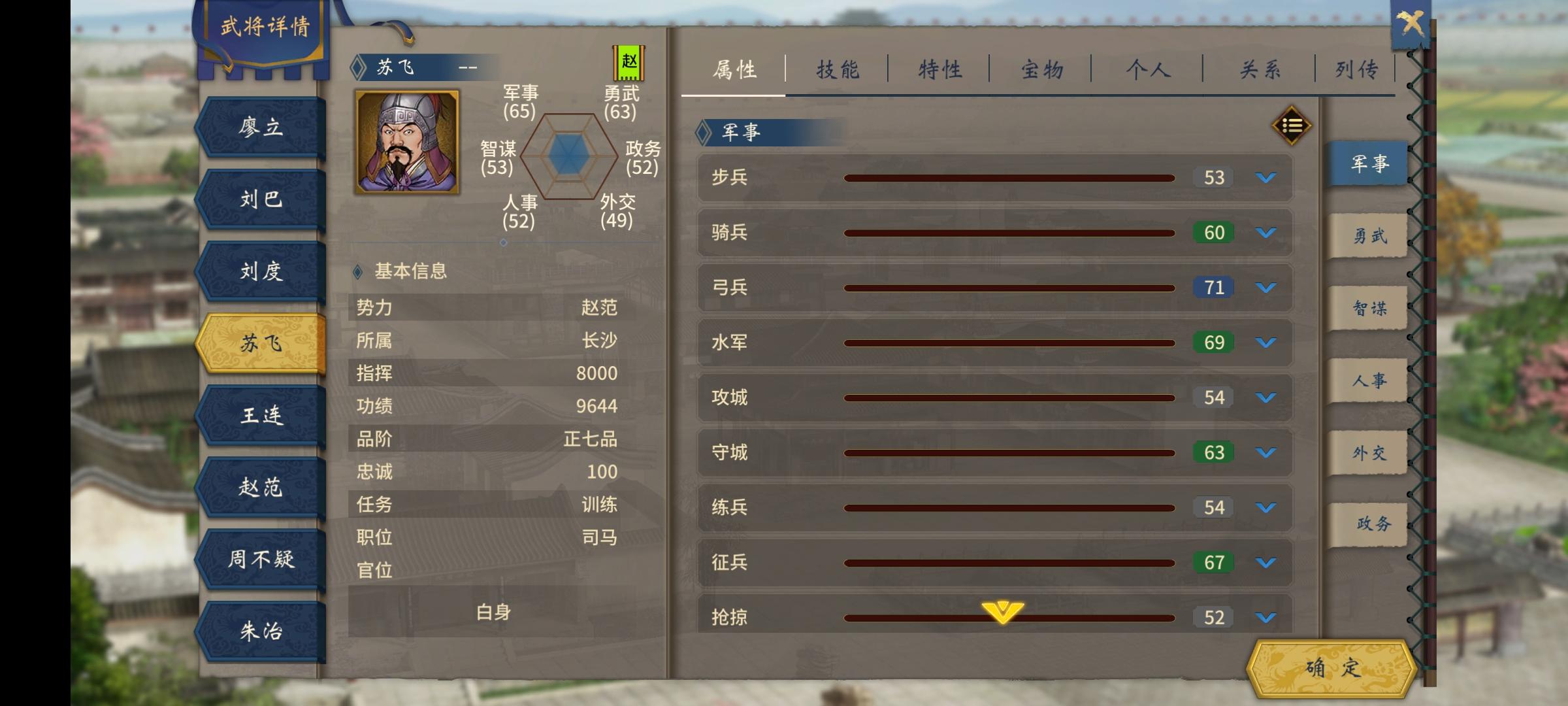Switch to general 廖立 in left list

(260, 127)
